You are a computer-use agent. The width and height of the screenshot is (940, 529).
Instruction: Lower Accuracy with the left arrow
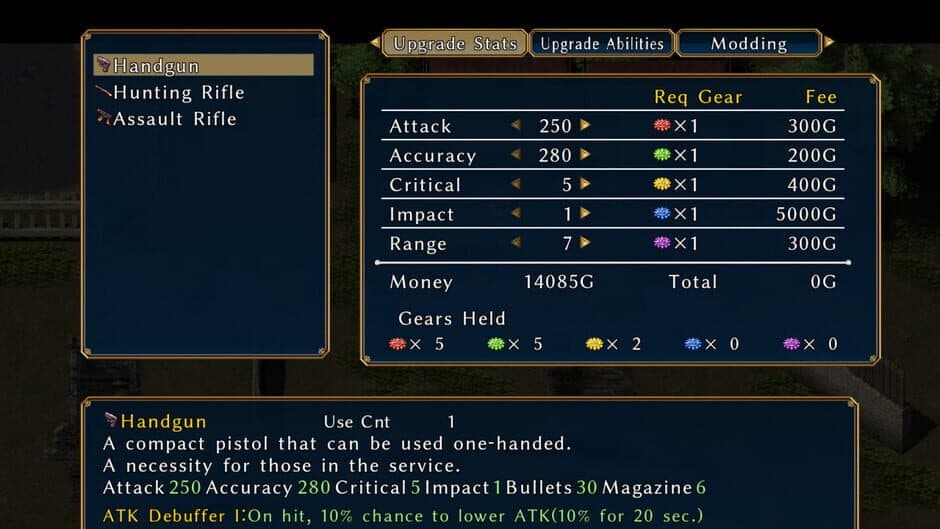pos(516,155)
